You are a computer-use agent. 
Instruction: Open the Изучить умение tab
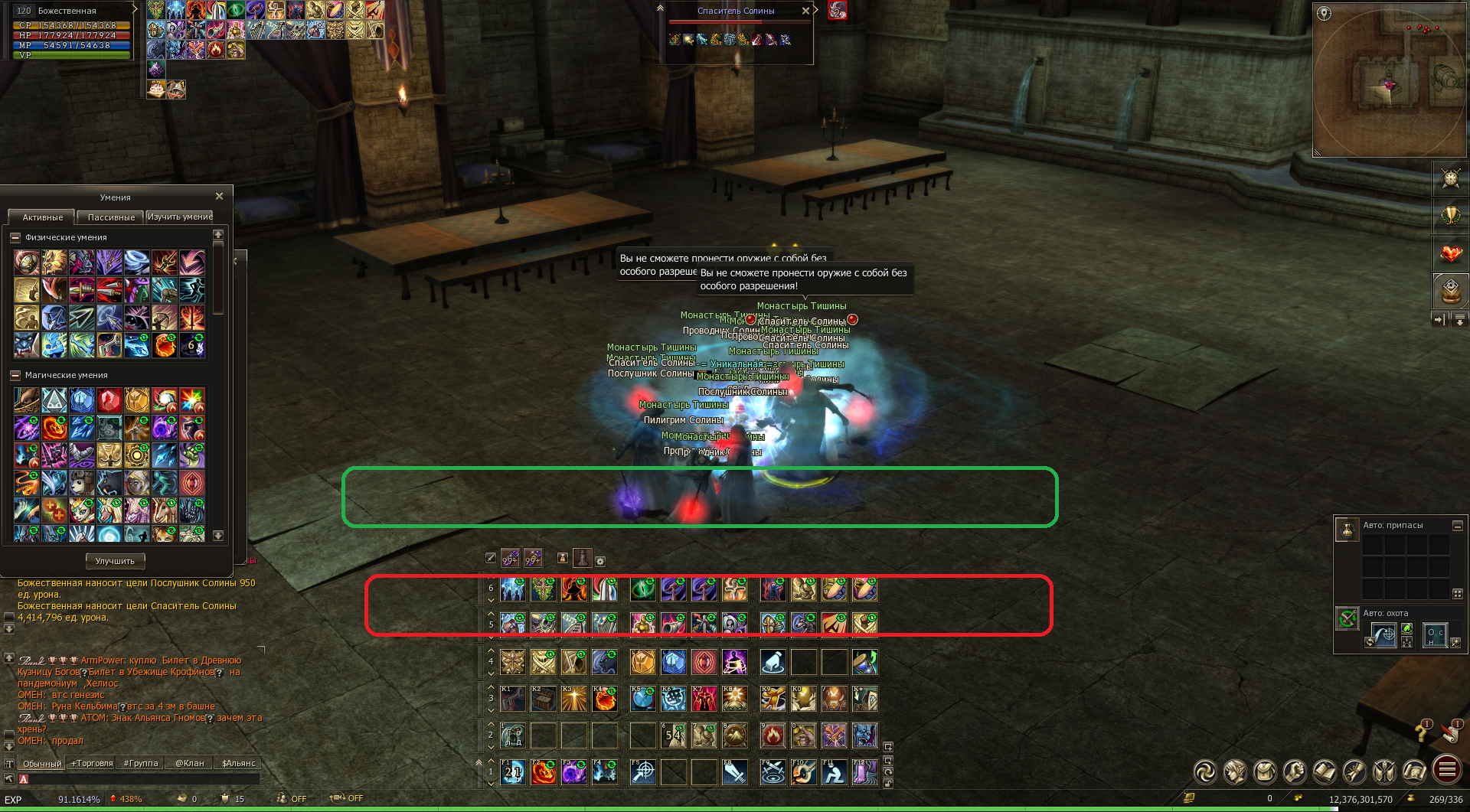pyautogui.click(x=180, y=217)
